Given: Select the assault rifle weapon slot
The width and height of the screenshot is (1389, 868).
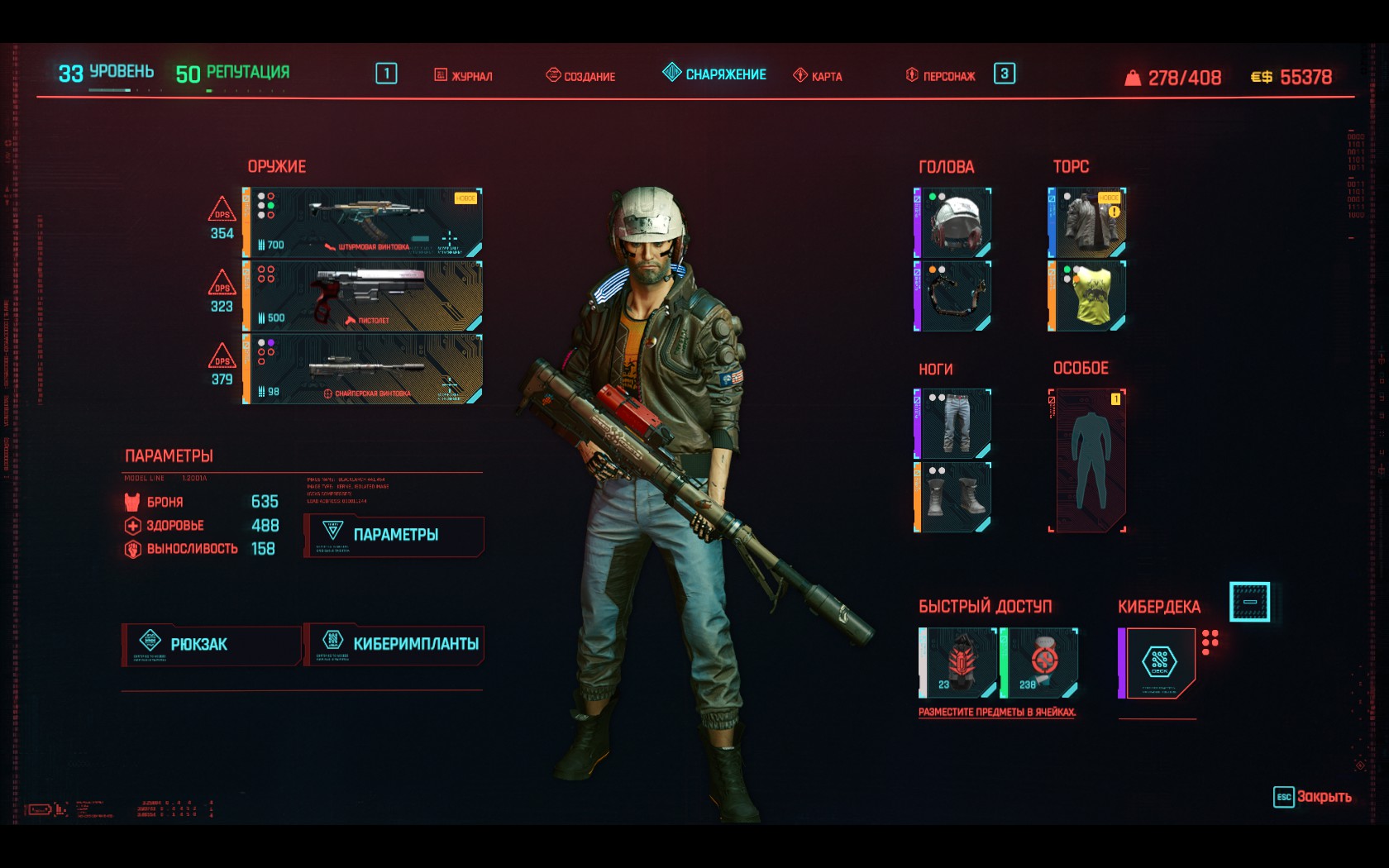Looking at the screenshot, I should (362, 222).
